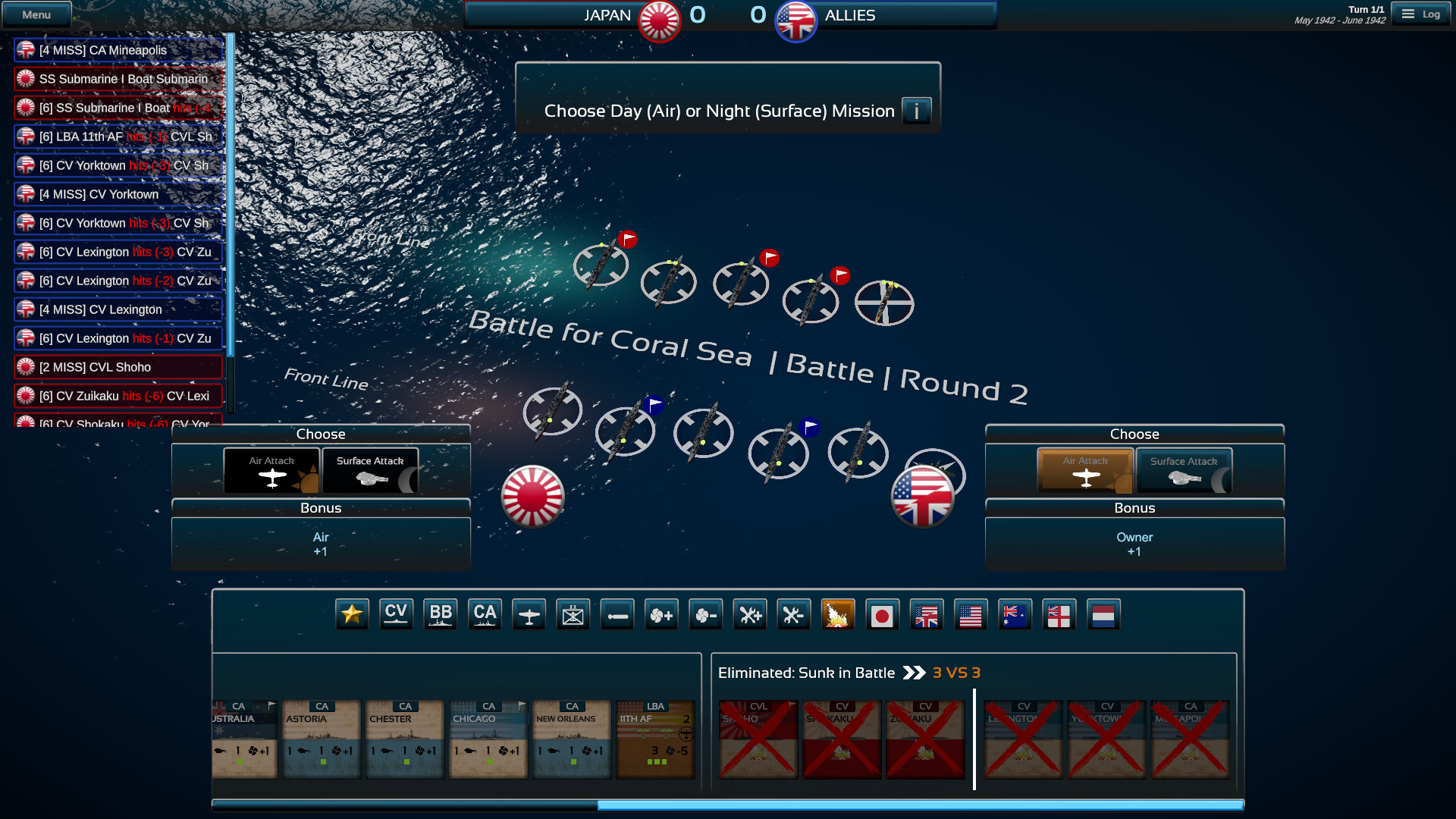Screen dimensions: 1456x819
Task: Select the CA Chicago unit card
Action: click(488, 739)
